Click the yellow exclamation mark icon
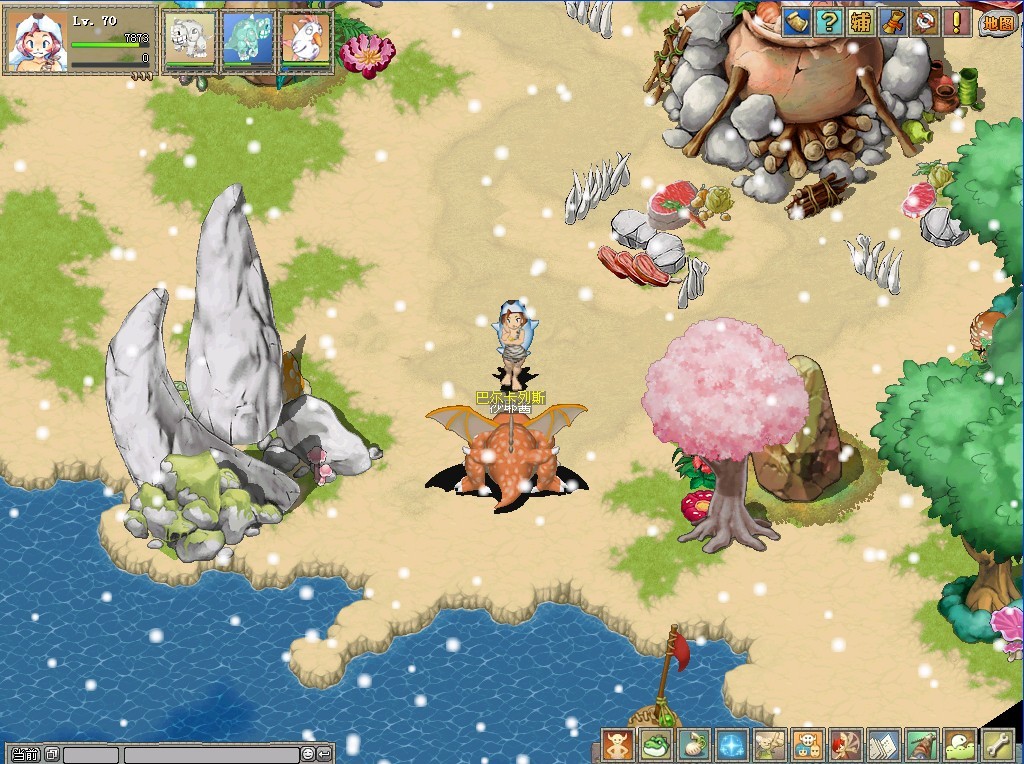The width and height of the screenshot is (1024, 764). 958,22
